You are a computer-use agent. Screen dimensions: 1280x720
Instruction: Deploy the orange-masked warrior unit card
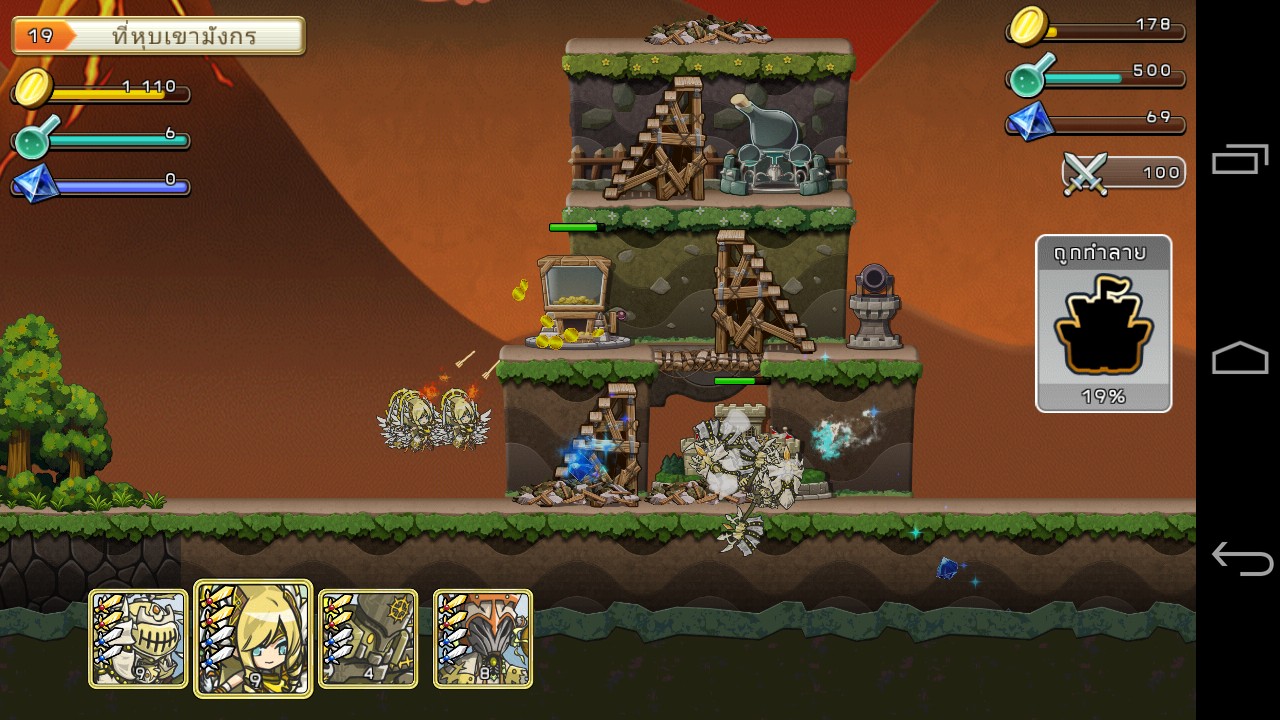(483, 638)
